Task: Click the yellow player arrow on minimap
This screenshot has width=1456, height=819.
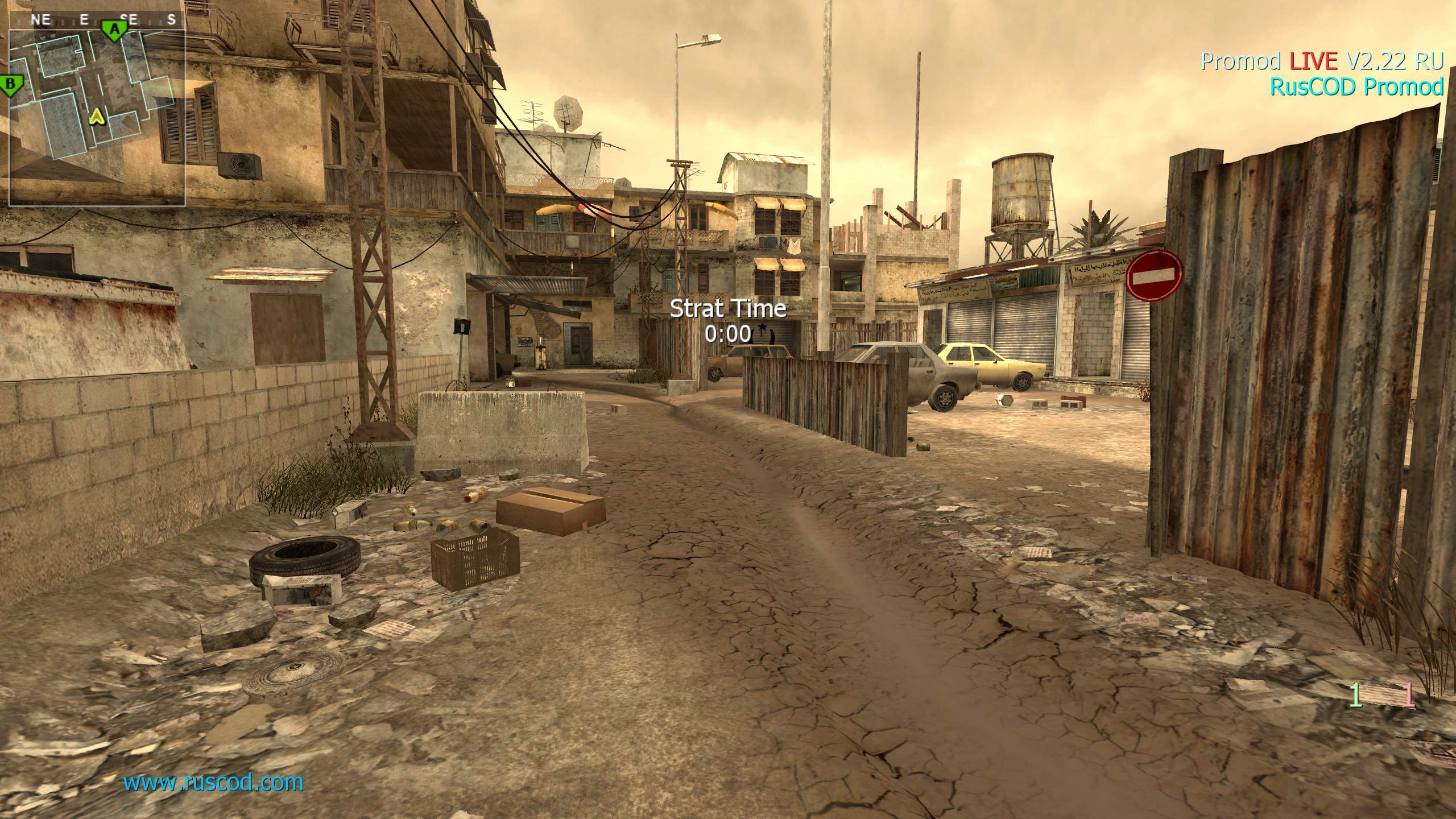Action: [98, 117]
